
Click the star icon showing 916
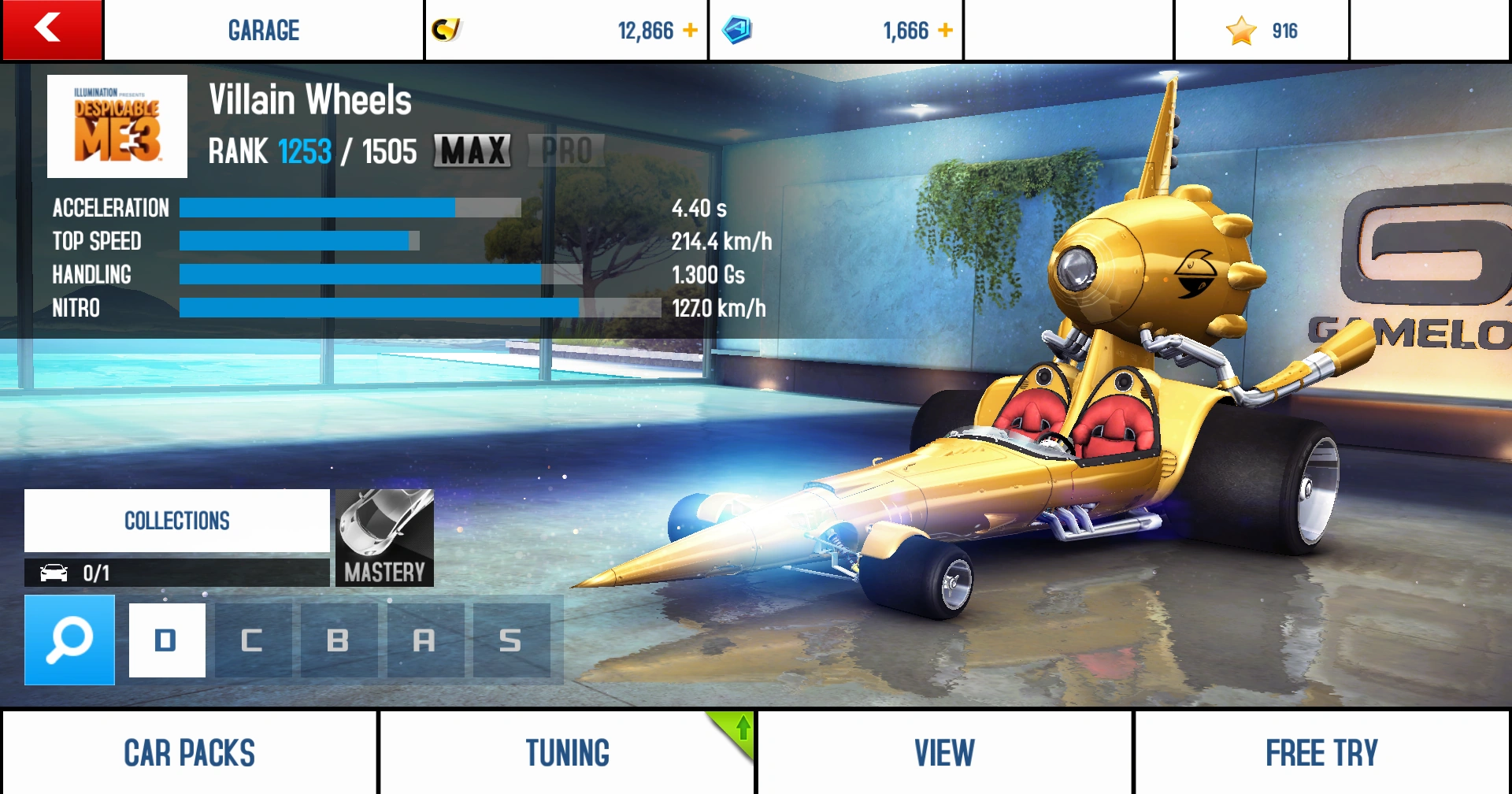1243,30
